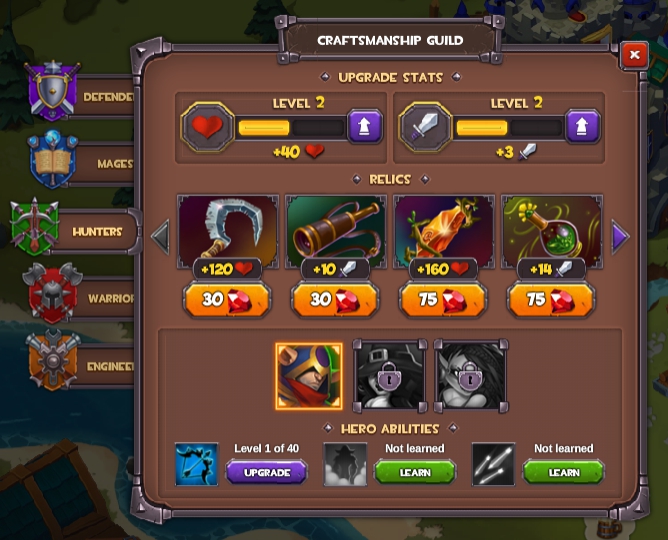Purchase the green potion relic for 75 gems
This screenshot has width=668, height=540.
[551, 300]
